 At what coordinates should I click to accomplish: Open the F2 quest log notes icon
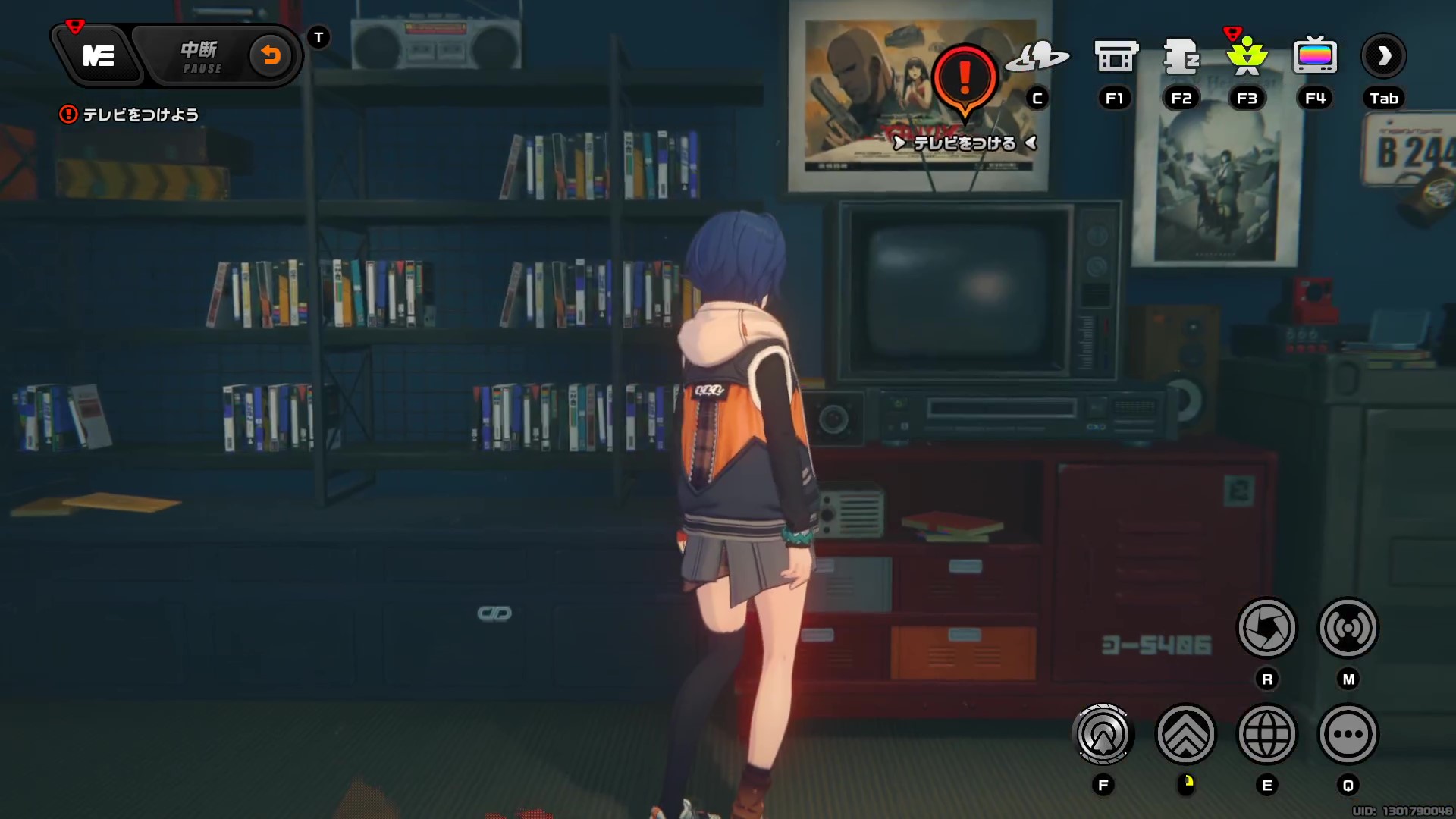point(1181,55)
